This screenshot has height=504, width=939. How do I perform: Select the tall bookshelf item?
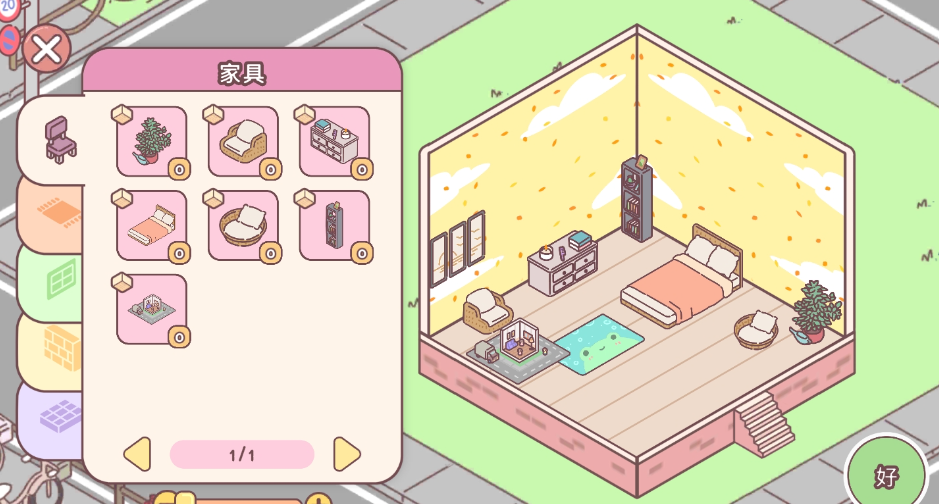point(334,225)
